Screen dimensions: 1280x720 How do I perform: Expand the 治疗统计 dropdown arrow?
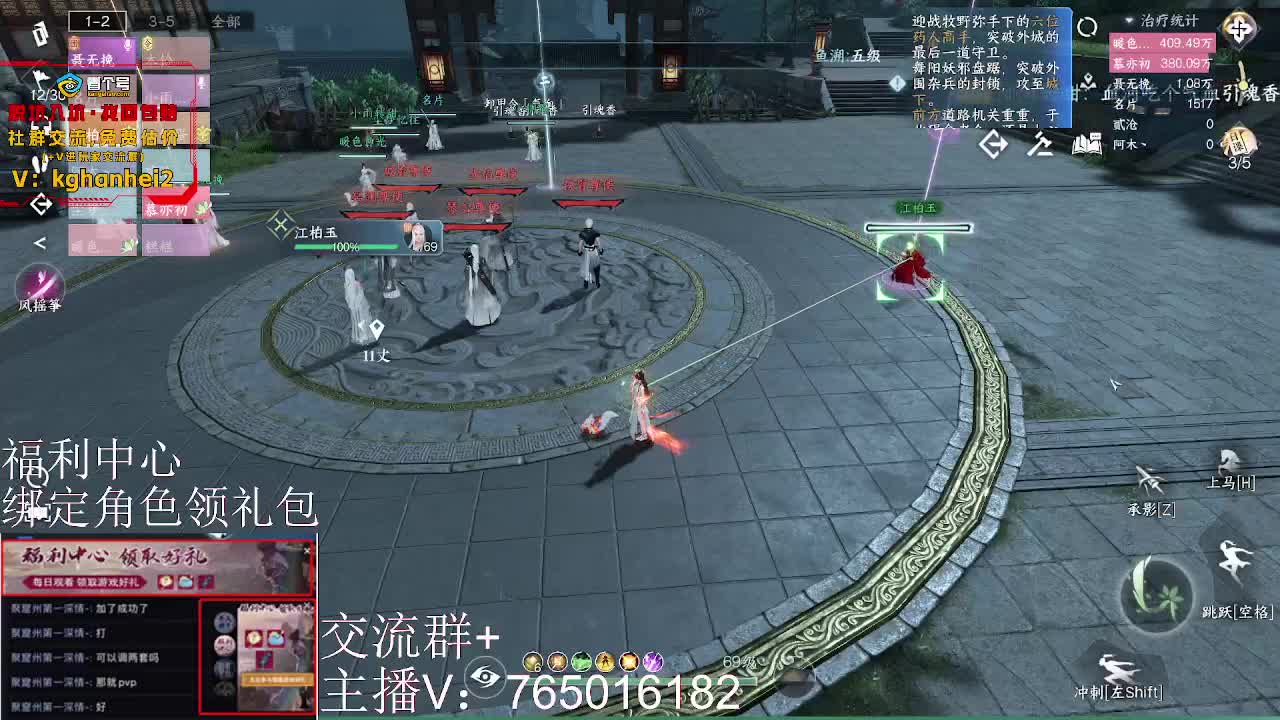pyautogui.click(x=1127, y=20)
